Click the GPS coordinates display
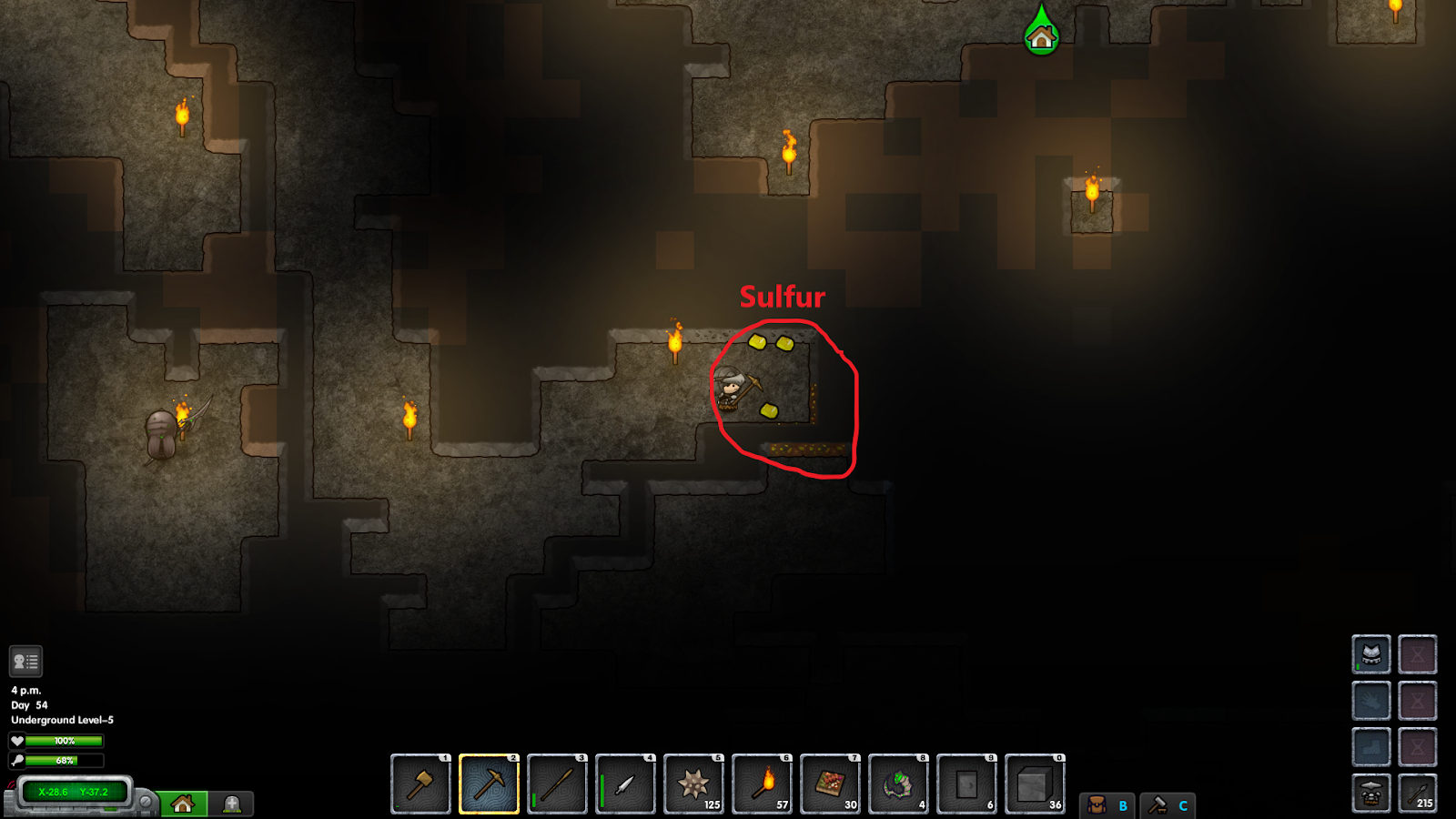 coord(75,792)
